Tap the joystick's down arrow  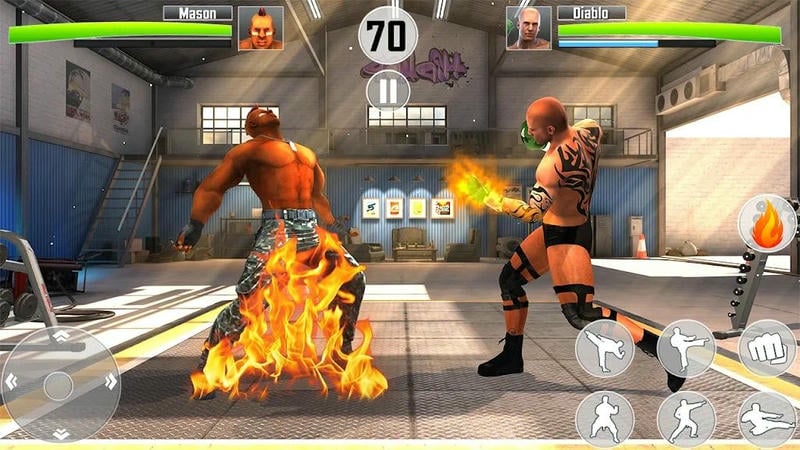[60, 432]
